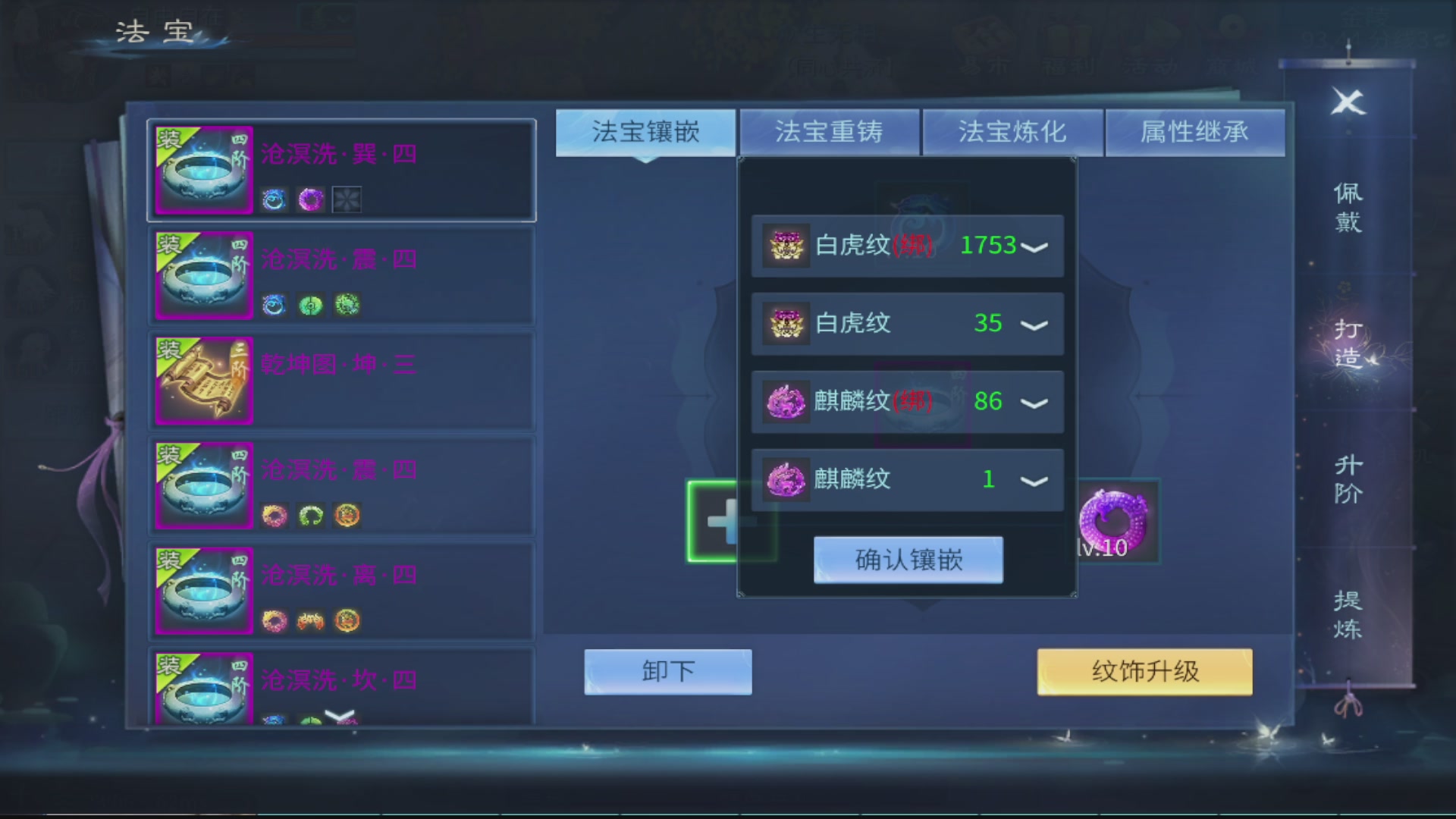Click the empty snowflake socket on 沧溟洗·巽·四
The width and height of the screenshot is (1456, 819).
coord(347,199)
